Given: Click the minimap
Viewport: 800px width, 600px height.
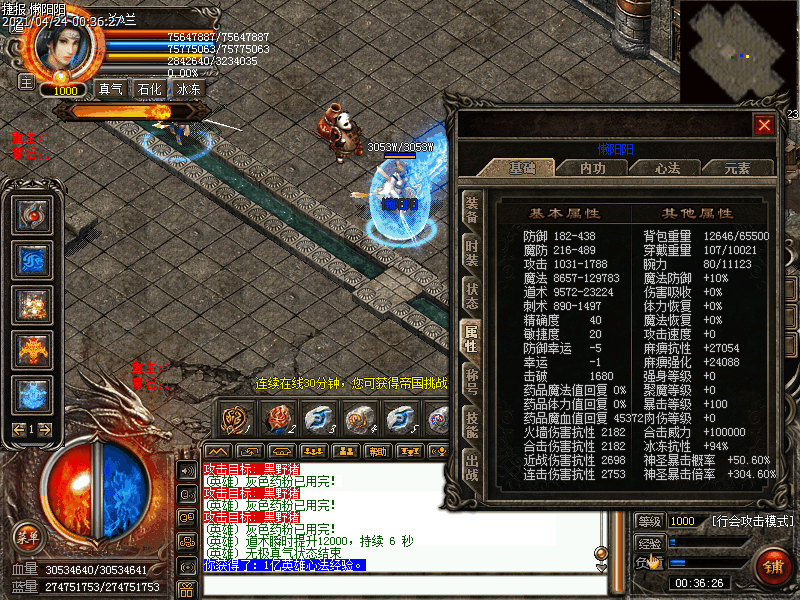Looking at the screenshot, I should pyautogui.click(x=738, y=50).
